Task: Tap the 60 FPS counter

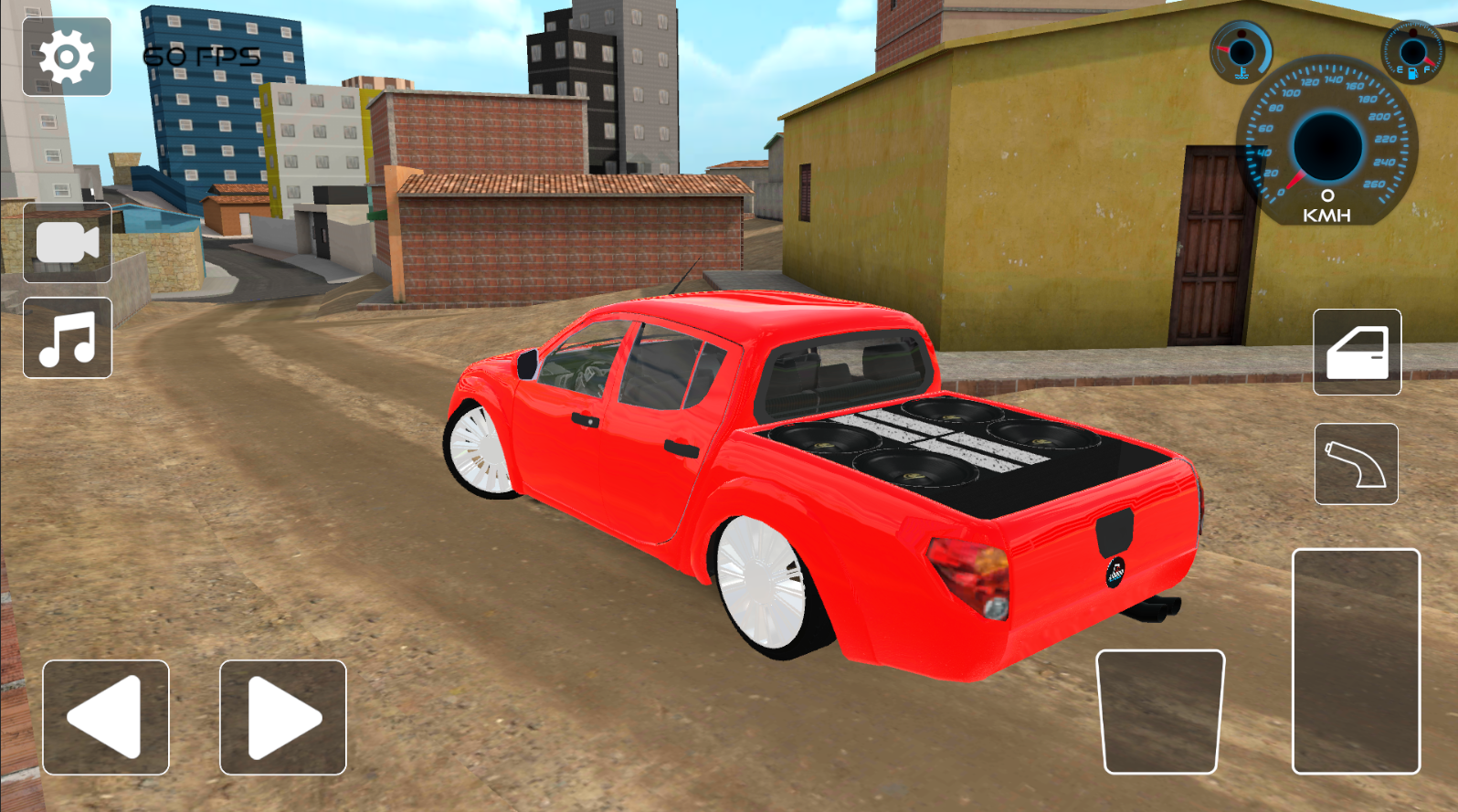Action: tap(199, 55)
